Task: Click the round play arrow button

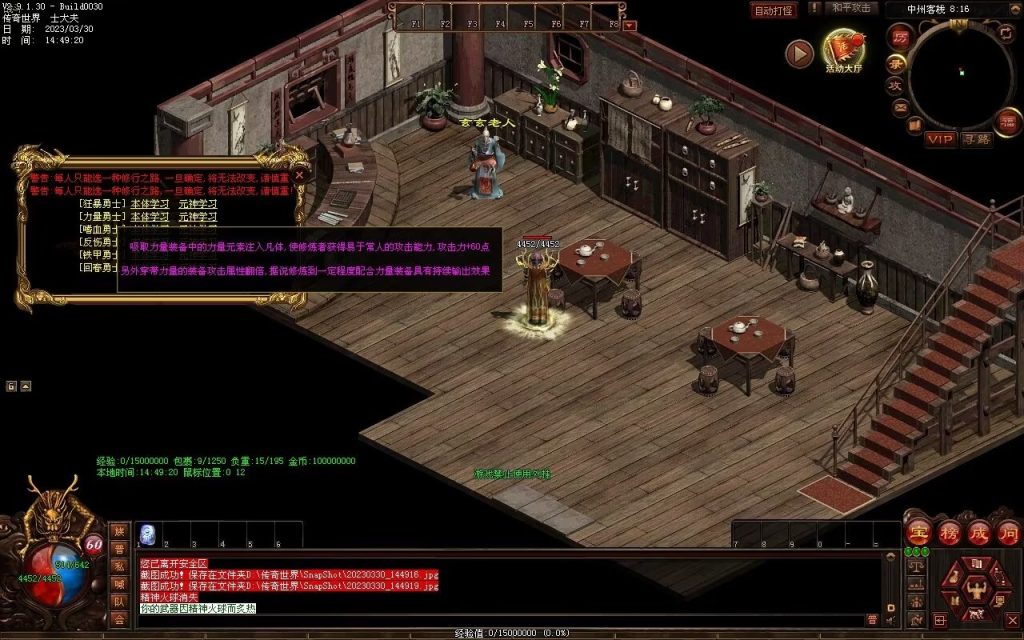Action: [799, 53]
